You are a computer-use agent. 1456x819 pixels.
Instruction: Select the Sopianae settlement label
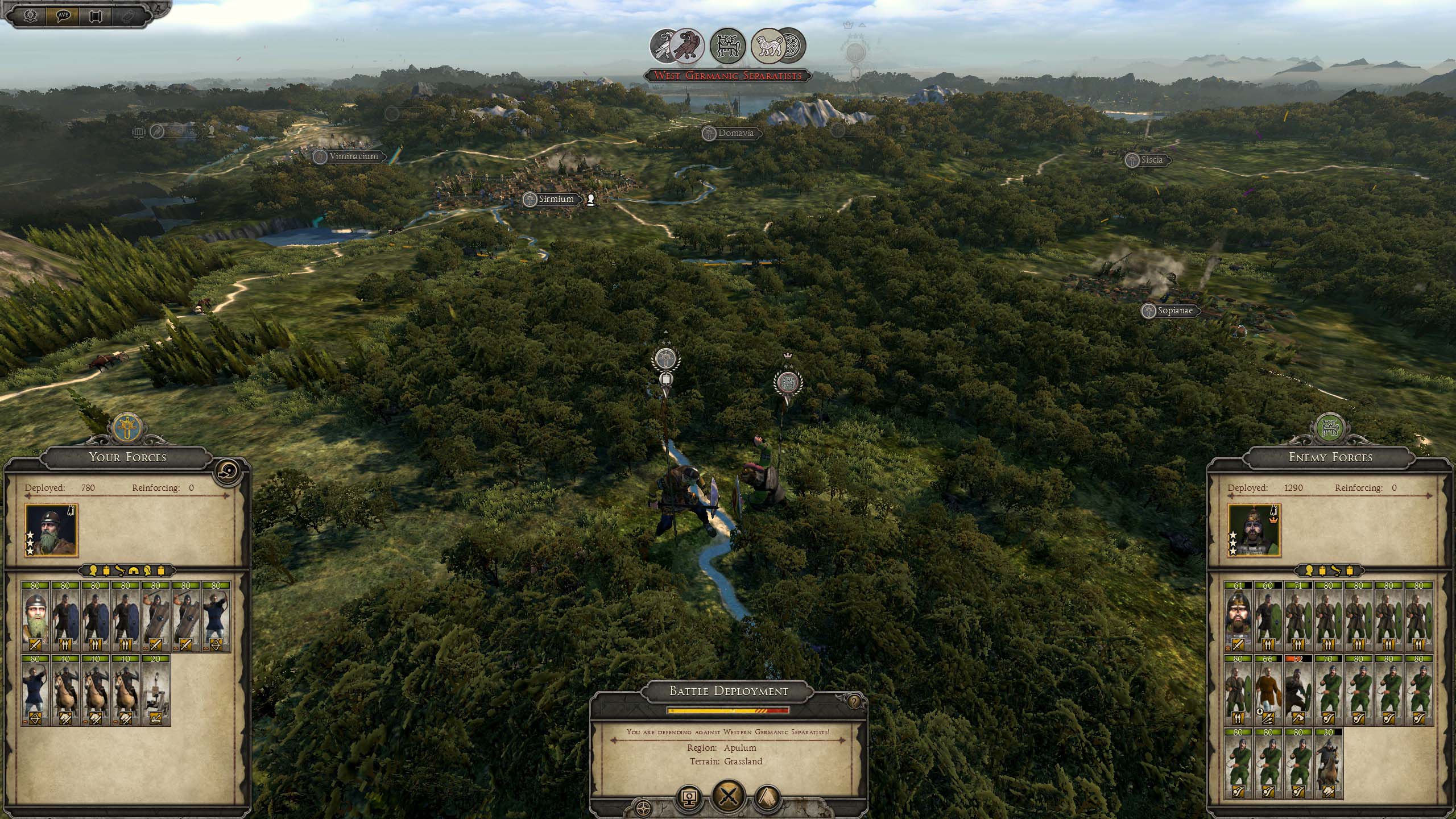(x=1174, y=311)
